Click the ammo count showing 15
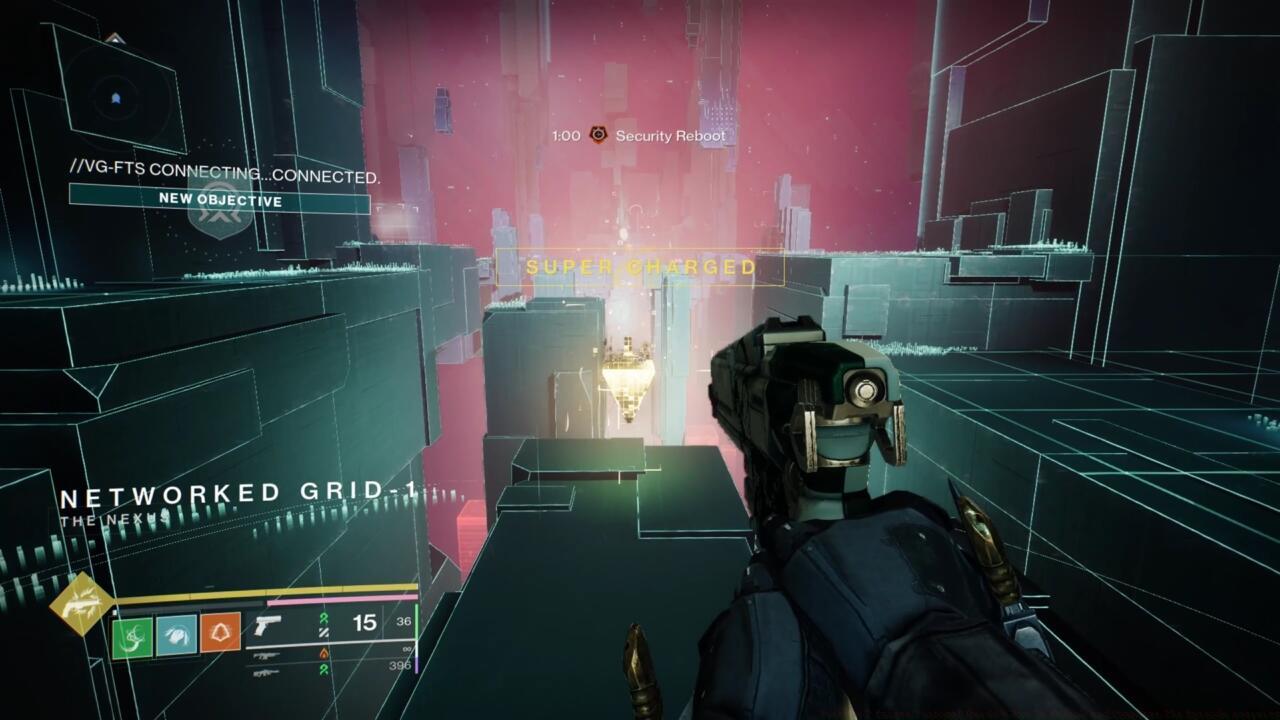1280x720 pixels. pyautogui.click(x=363, y=624)
